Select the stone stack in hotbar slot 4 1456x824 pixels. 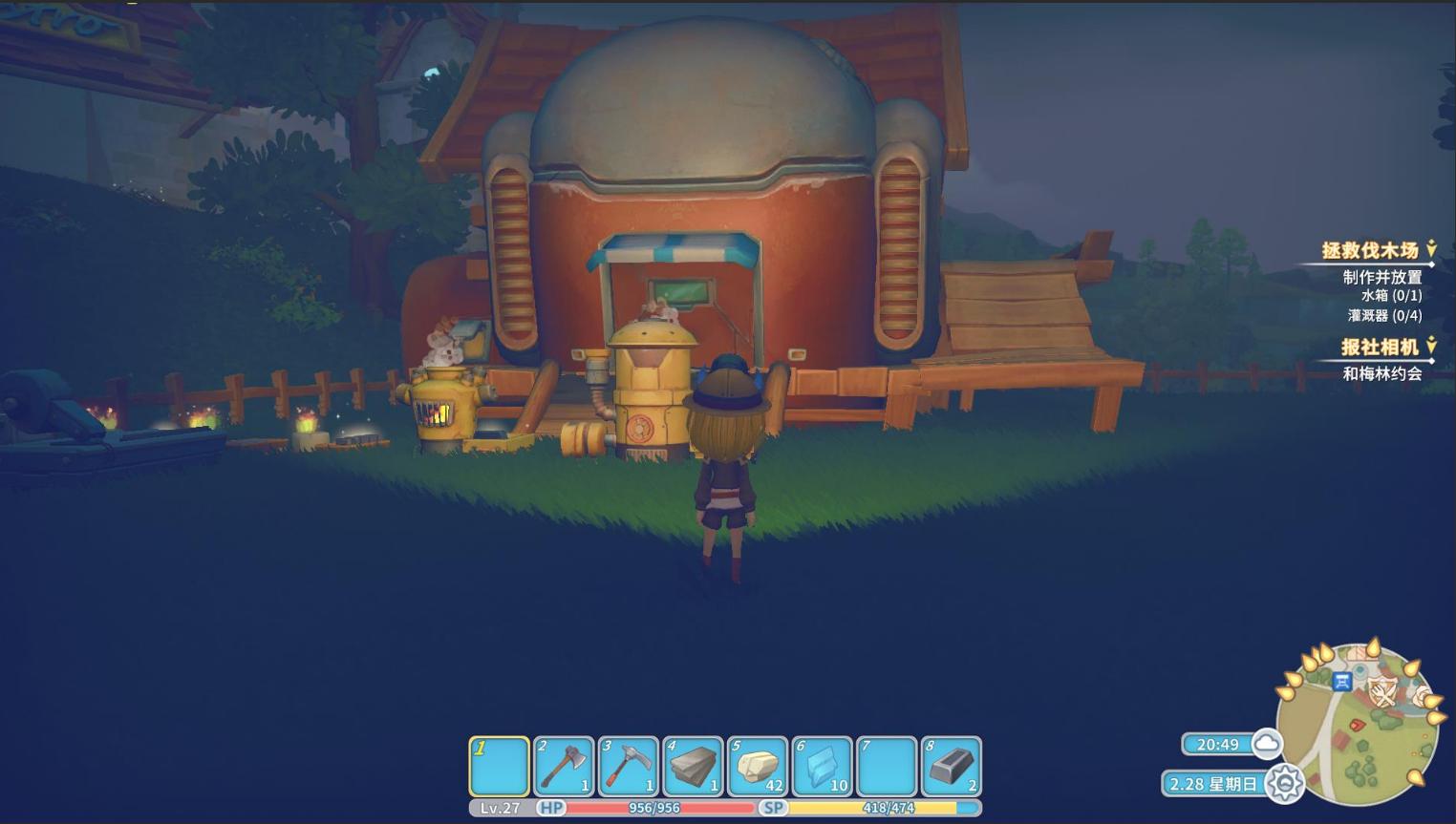tap(693, 765)
